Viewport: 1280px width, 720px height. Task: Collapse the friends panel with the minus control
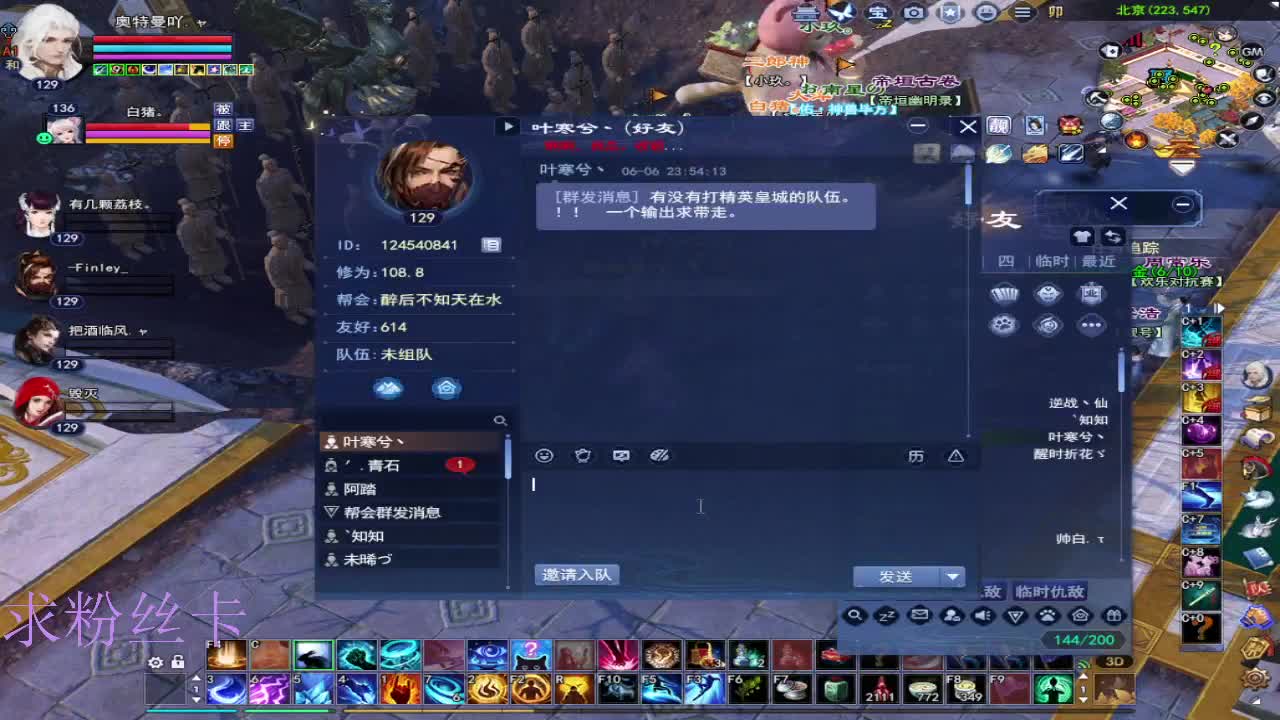coord(1181,206)
